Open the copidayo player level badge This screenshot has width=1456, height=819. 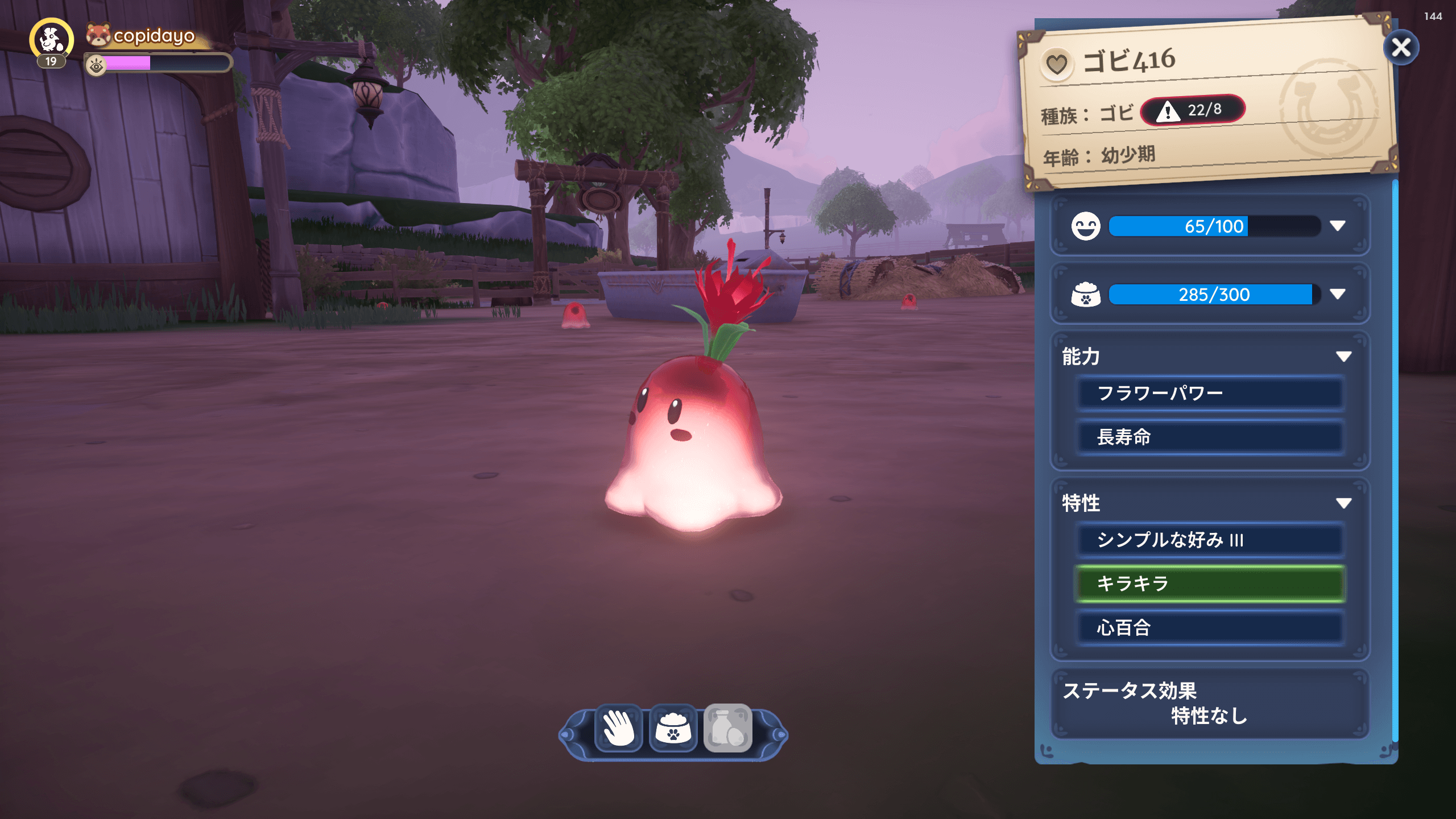[x=51, y=43]
